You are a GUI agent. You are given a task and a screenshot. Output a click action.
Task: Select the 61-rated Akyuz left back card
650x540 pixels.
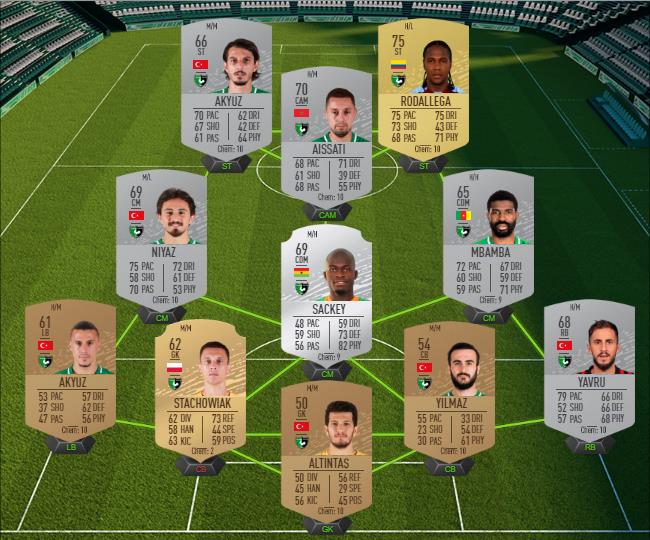click(x=70, y=366)
